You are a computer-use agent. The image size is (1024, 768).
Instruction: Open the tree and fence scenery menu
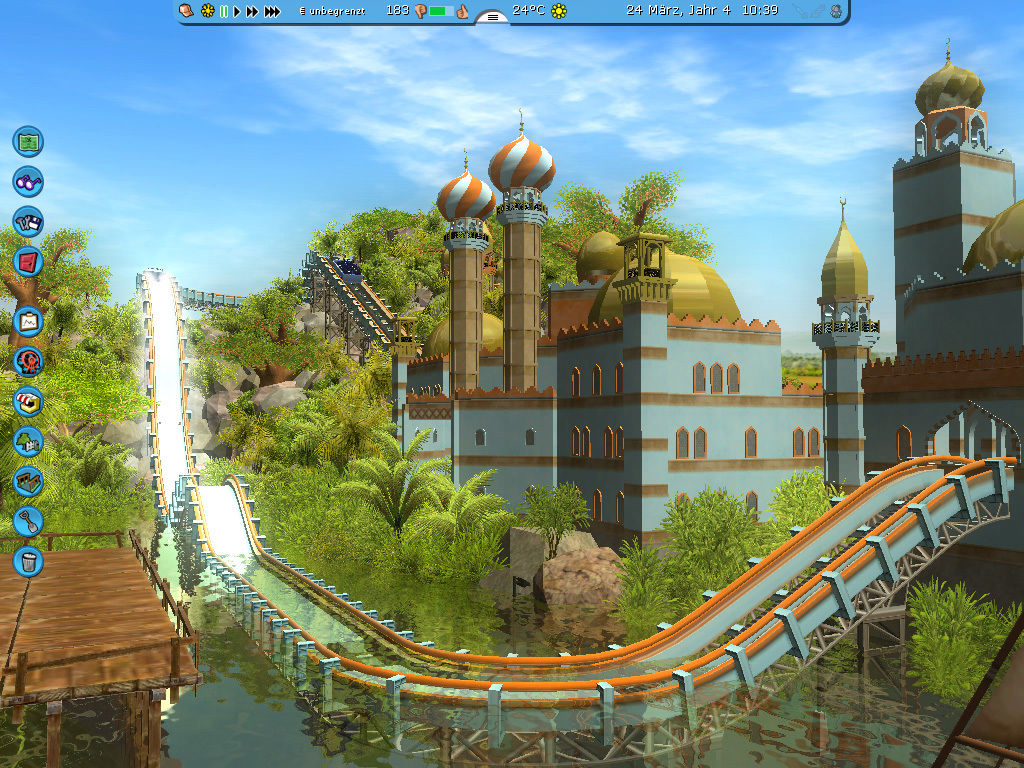click(28, 441)
